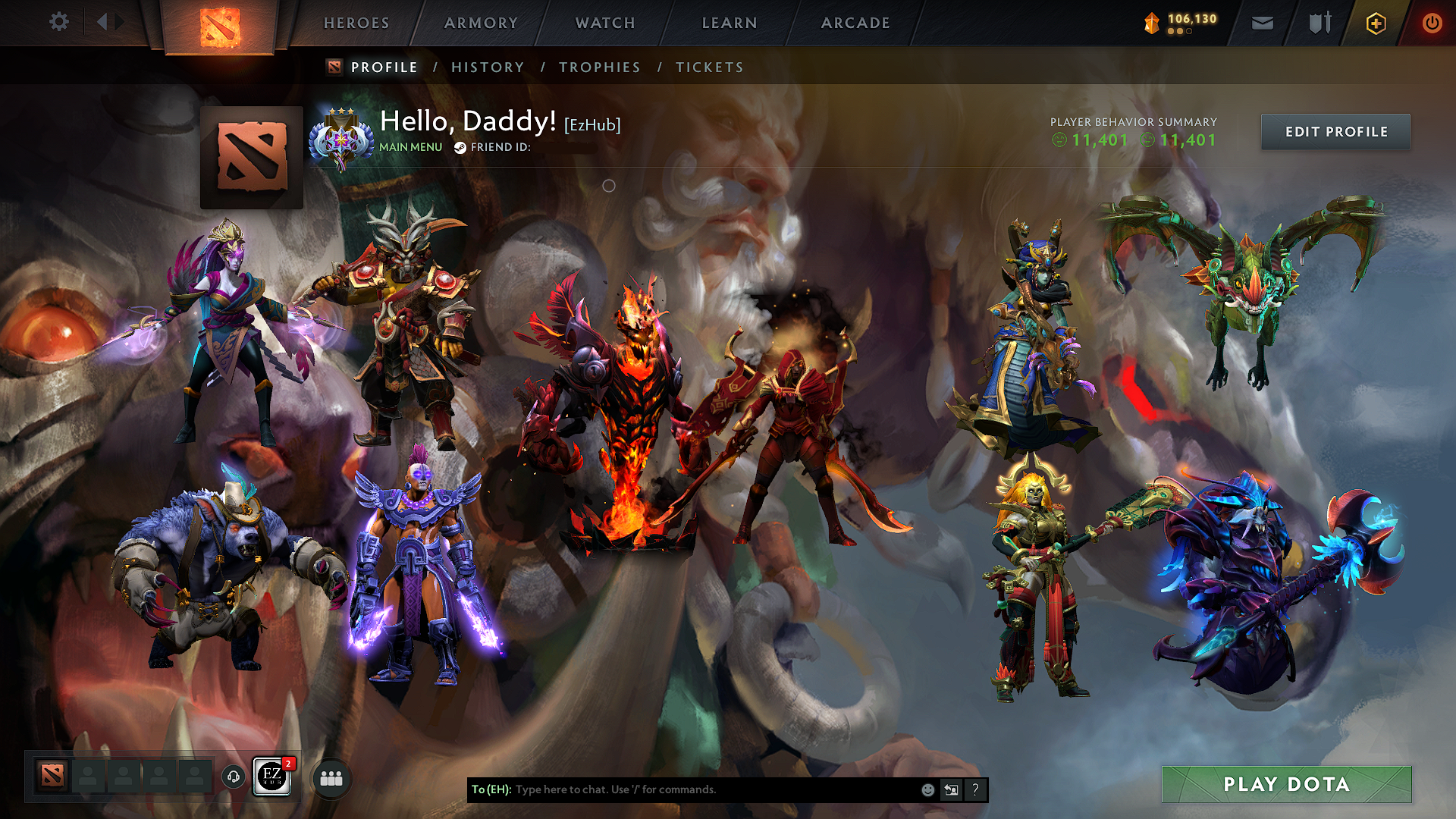Click the chat help question mark
The width and height of the screenshot is (1456, 819).
(x=975, y=789)
